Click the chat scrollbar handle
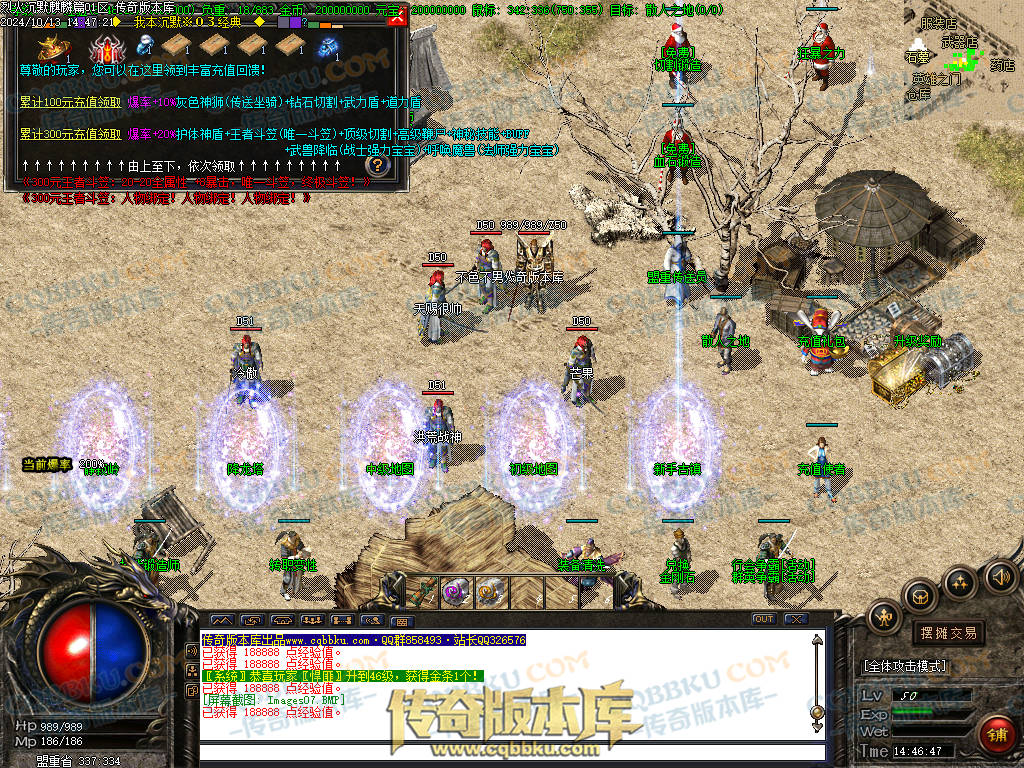 click(x=817, y=711)
